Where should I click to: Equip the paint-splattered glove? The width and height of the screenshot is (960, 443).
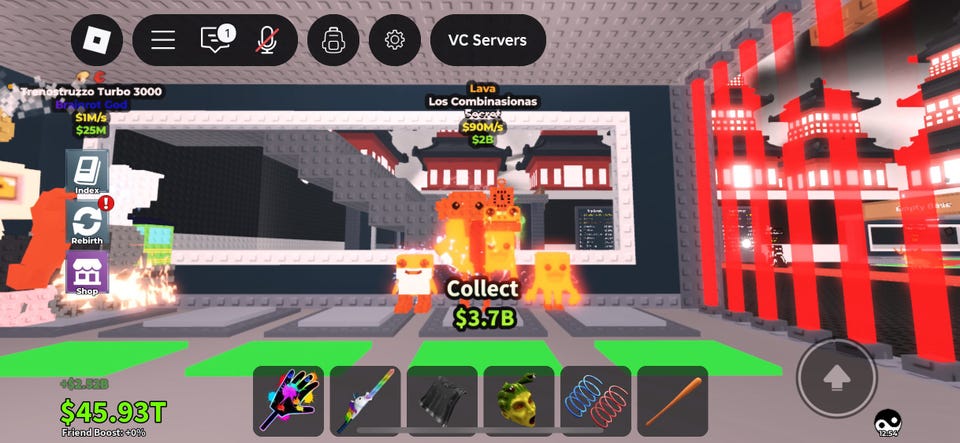click(288, 401)
